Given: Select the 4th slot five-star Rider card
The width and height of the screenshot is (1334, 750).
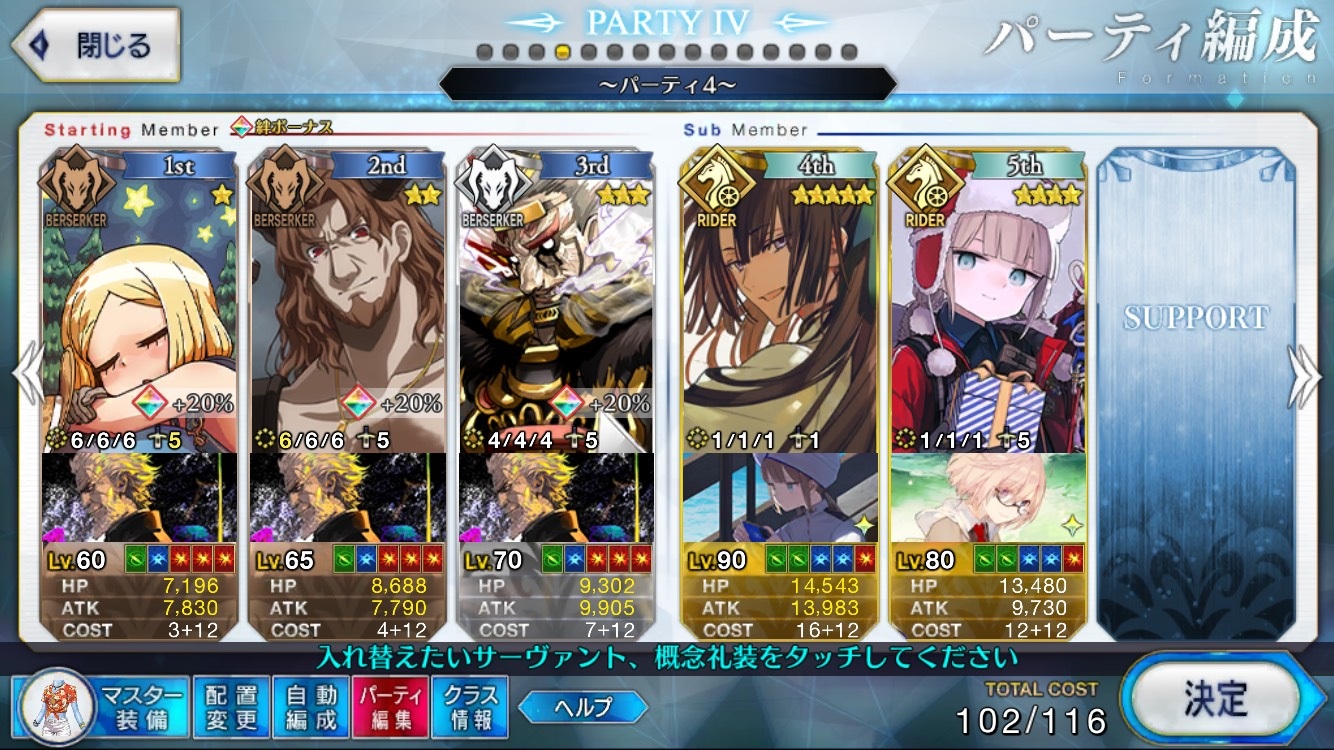Looking at the screenshot, I should coord(780,300).
